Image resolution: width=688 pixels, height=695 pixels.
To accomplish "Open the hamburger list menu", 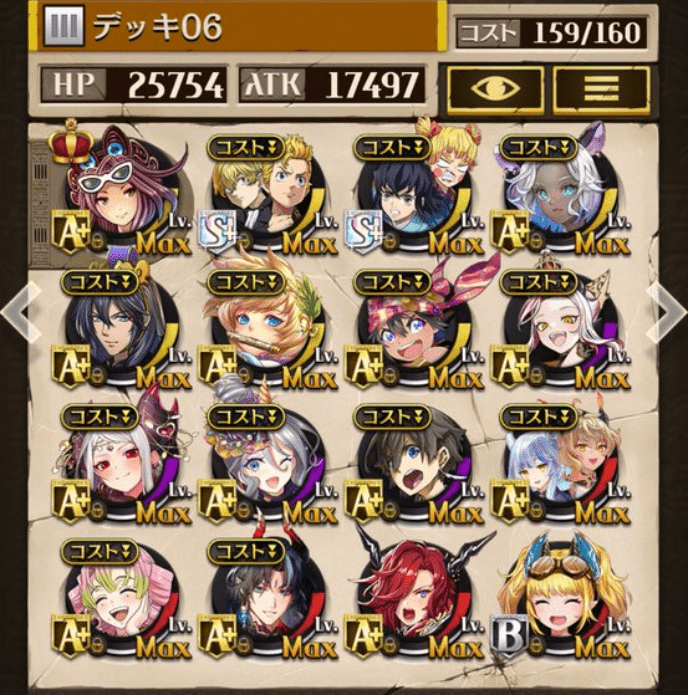I will click(x=599, y=89).
